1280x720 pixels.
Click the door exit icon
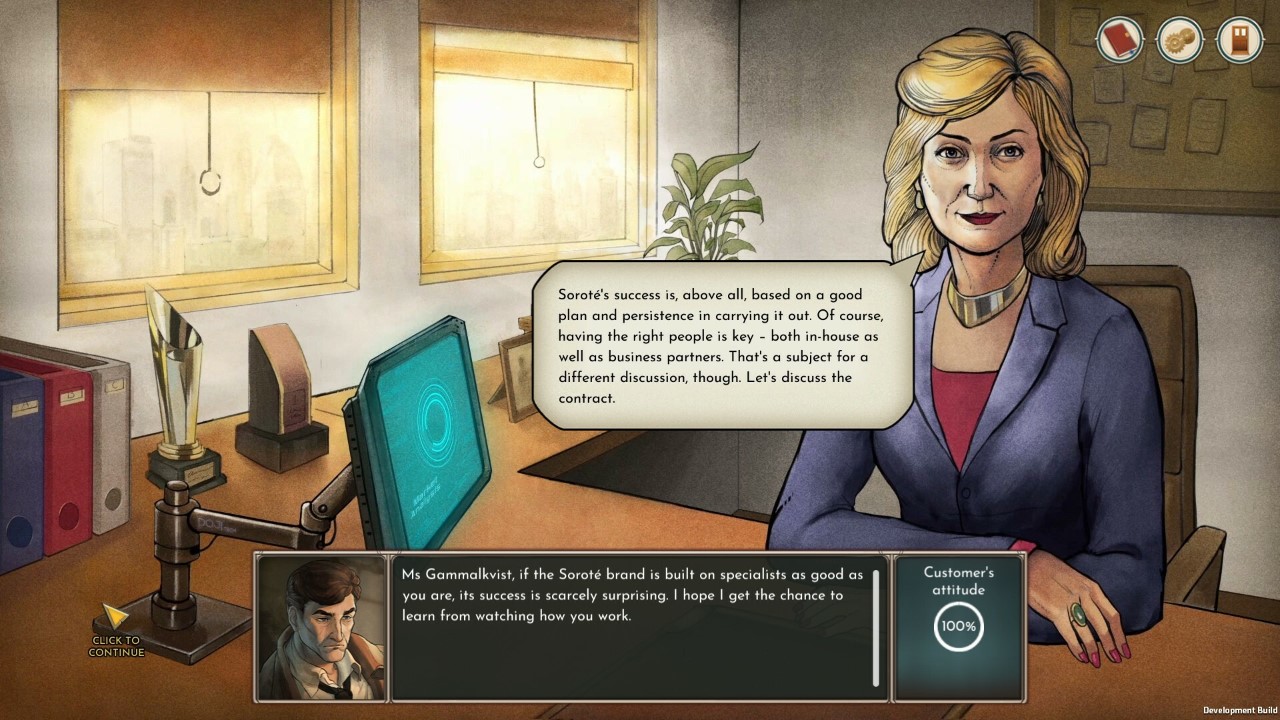pos(1239,41)
